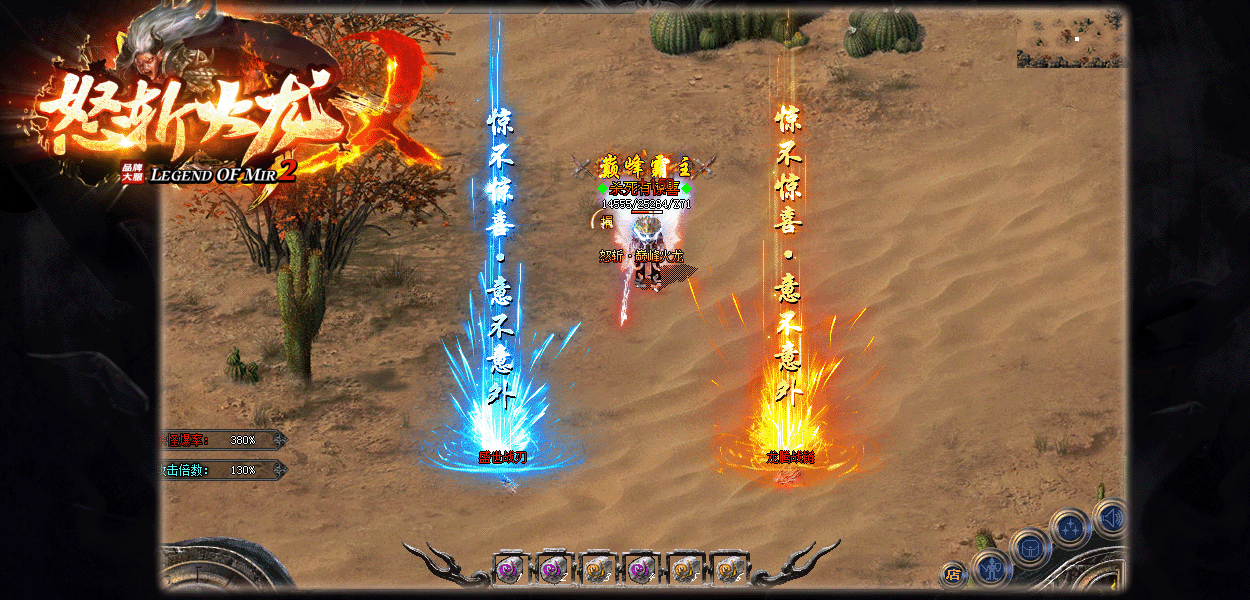This screenshot has height=600, width=1250.
Task: Open the skills icon with three stars
Action: (1069, 527)
